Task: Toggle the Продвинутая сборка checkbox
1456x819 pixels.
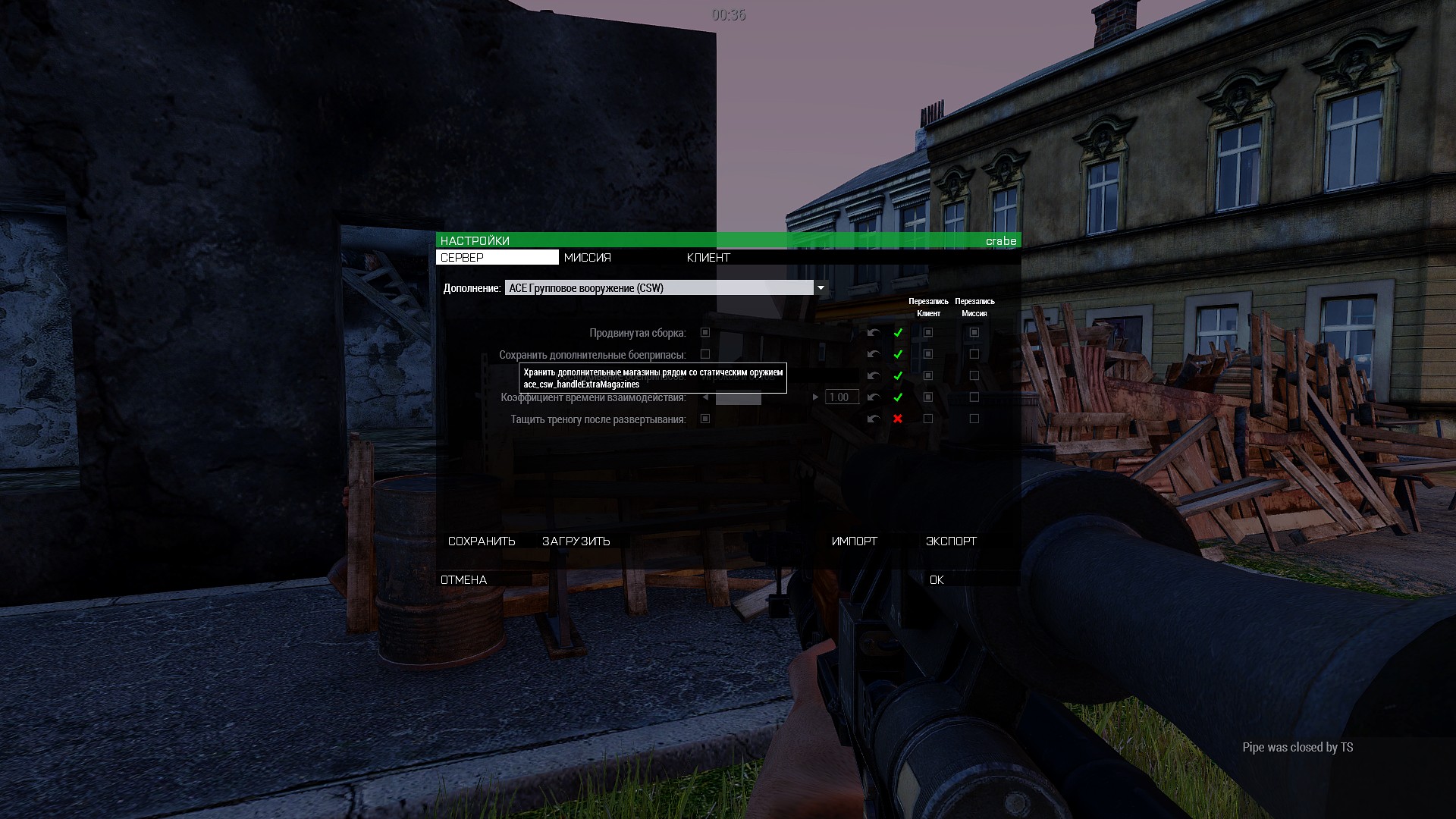Action: click(705, 333)
